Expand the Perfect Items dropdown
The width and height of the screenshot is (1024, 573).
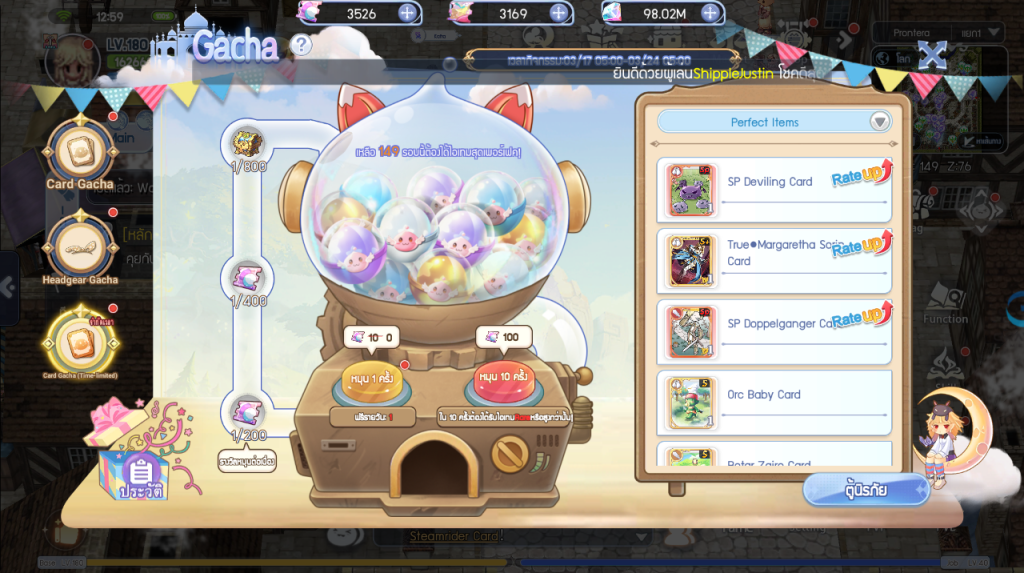pos(879,122)
